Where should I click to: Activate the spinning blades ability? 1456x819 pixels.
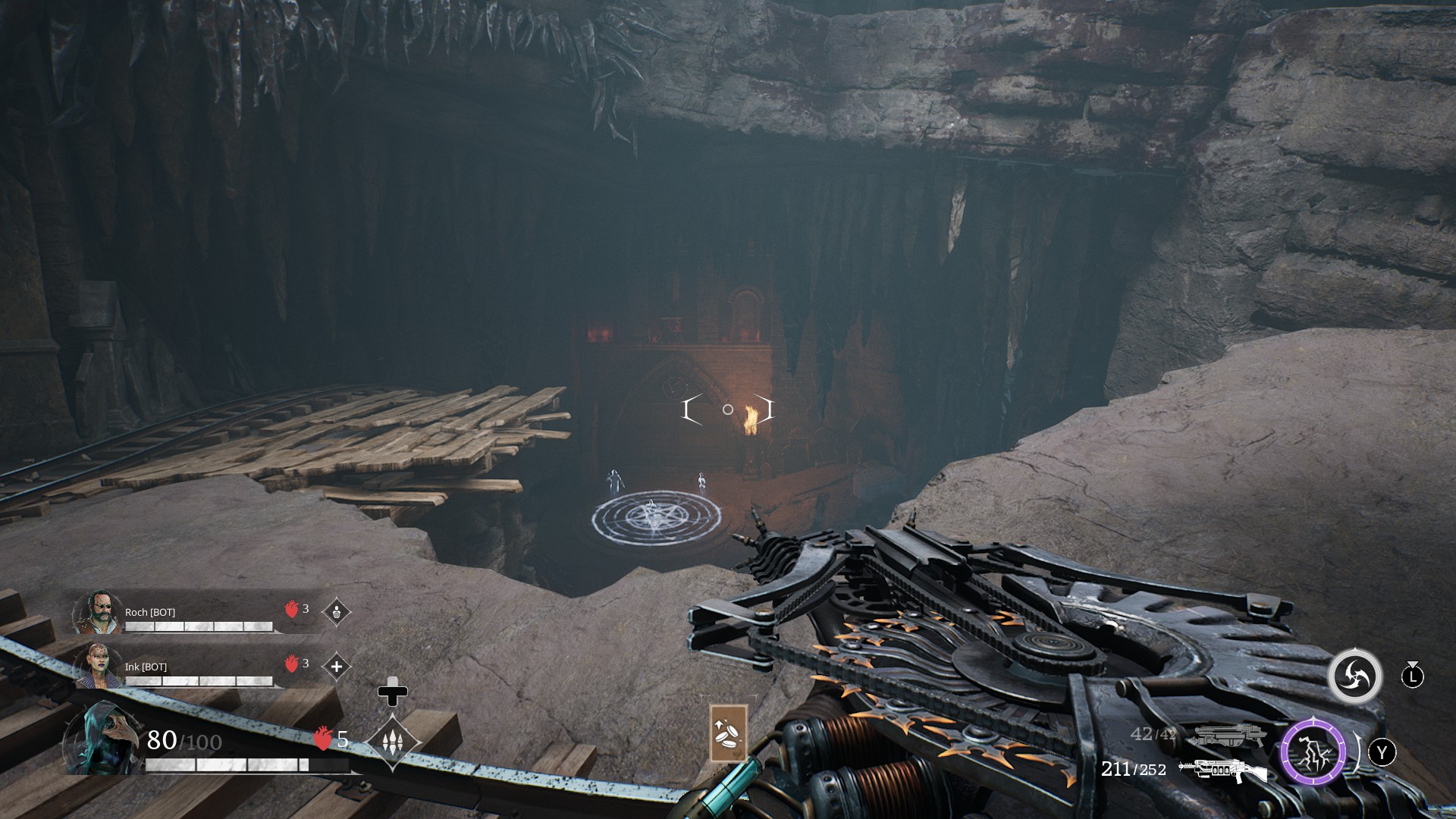pos(1354,676)
